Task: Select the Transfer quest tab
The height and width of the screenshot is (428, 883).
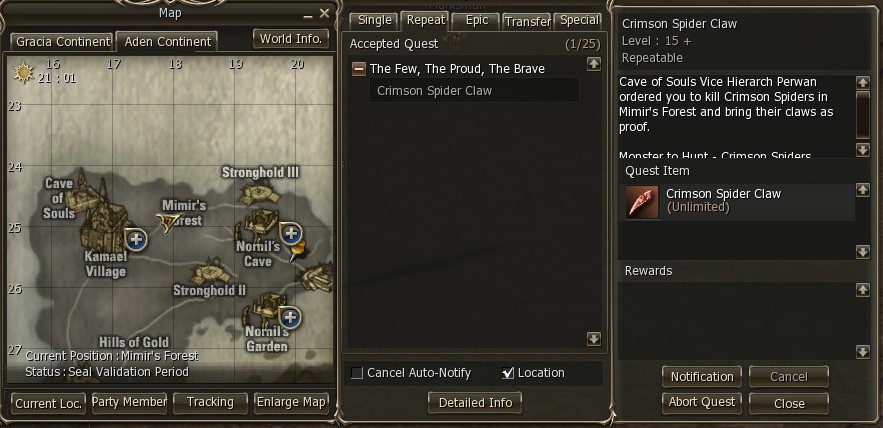Action: [527, 21]
